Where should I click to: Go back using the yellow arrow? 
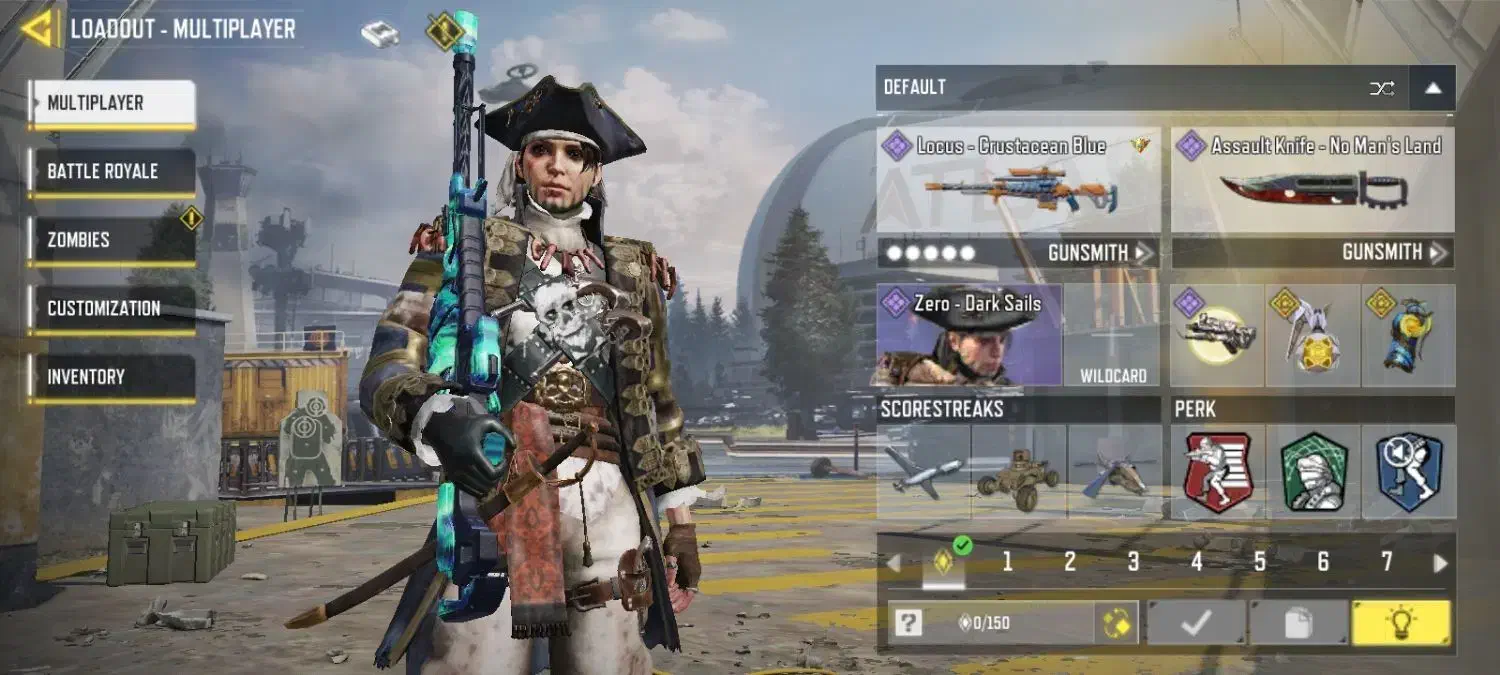point(37,29)
